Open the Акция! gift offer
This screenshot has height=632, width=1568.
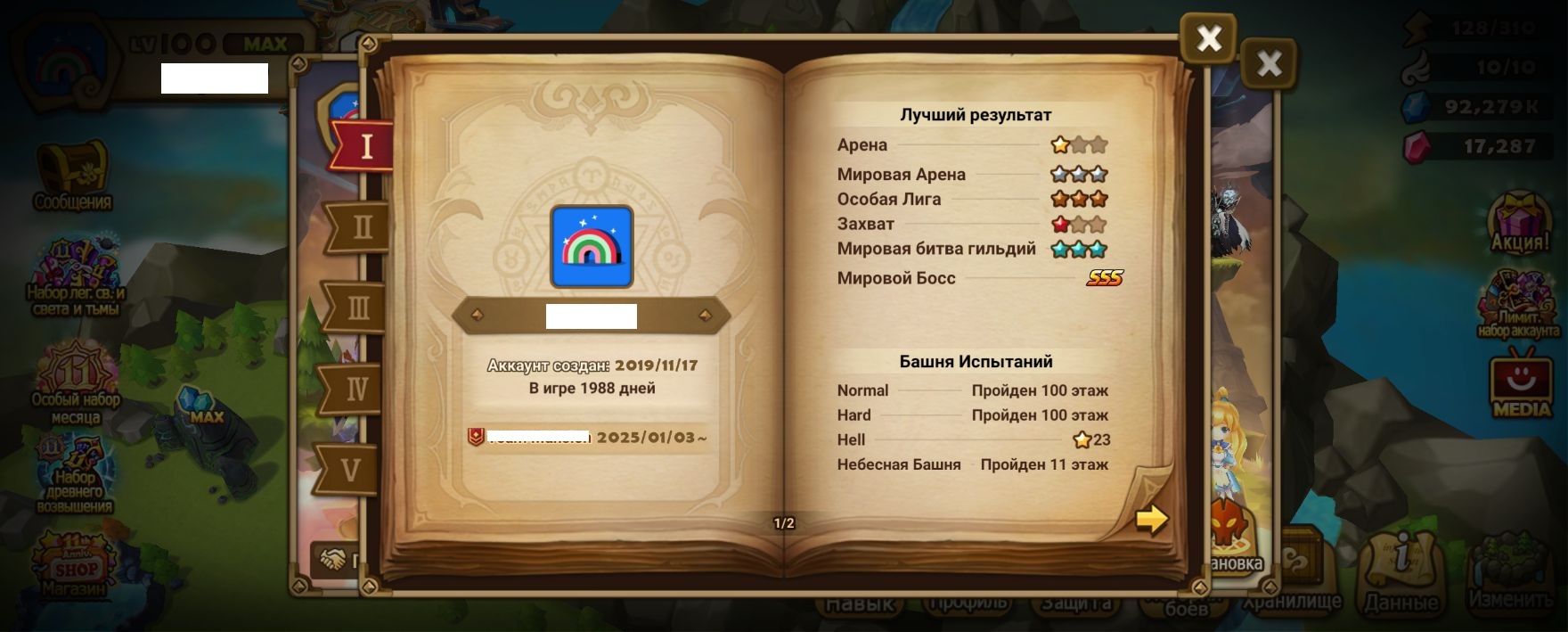click(x=1520, y=223)
